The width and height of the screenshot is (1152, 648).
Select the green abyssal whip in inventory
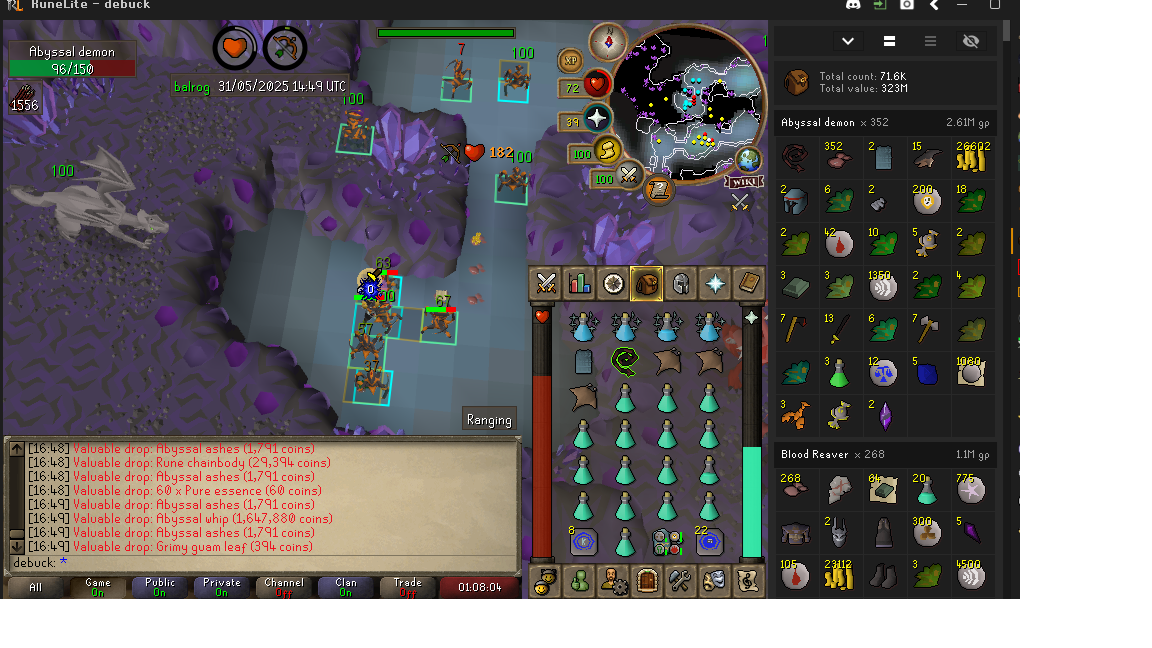coord(626,360)
